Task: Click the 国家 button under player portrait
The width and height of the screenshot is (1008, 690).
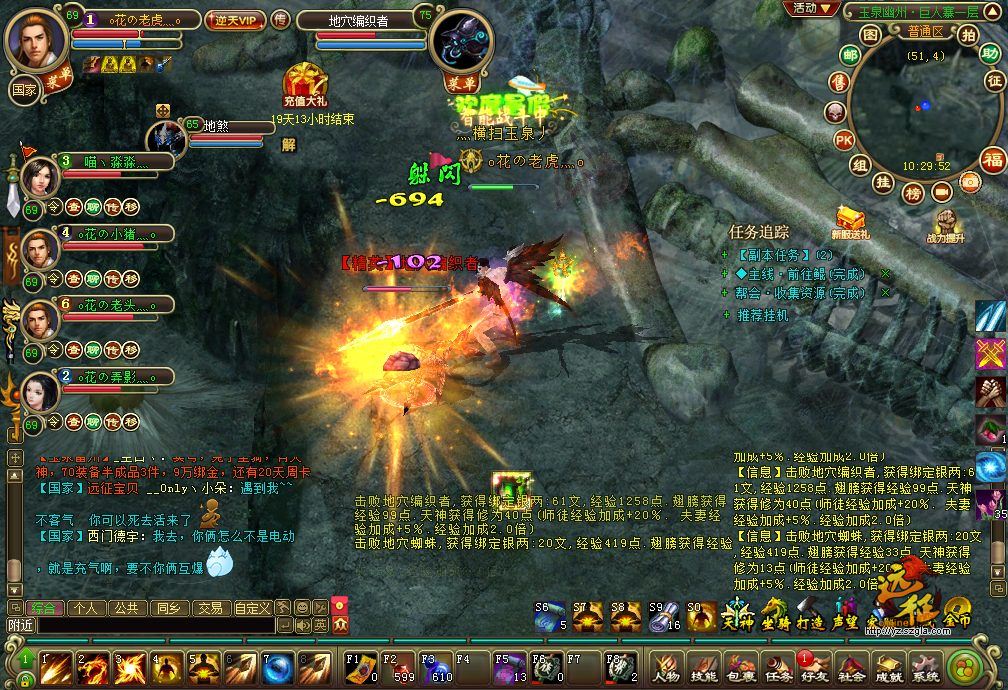Action: point(24,89)
